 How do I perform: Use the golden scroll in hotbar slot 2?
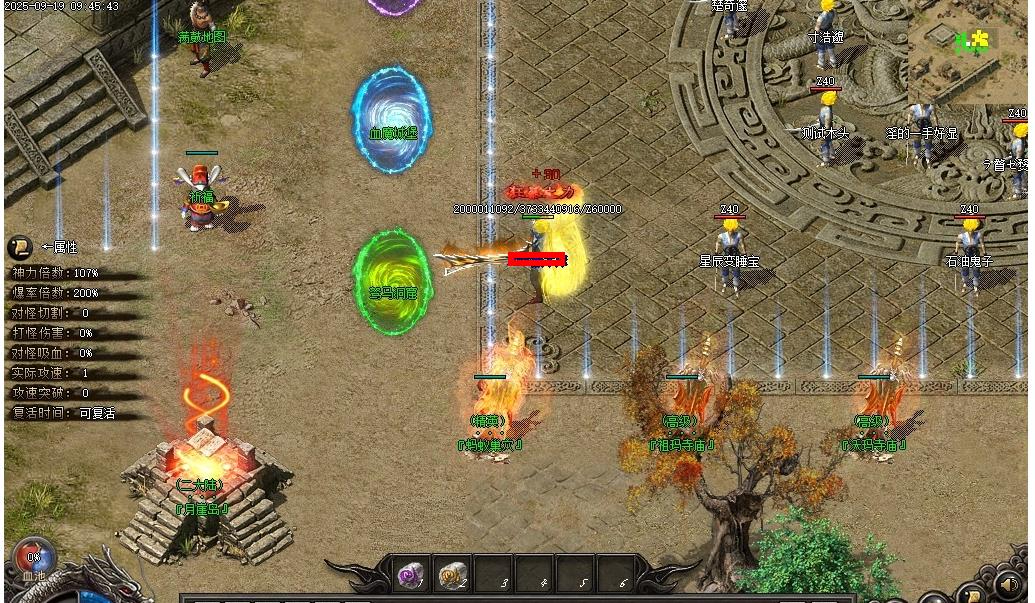452,574
